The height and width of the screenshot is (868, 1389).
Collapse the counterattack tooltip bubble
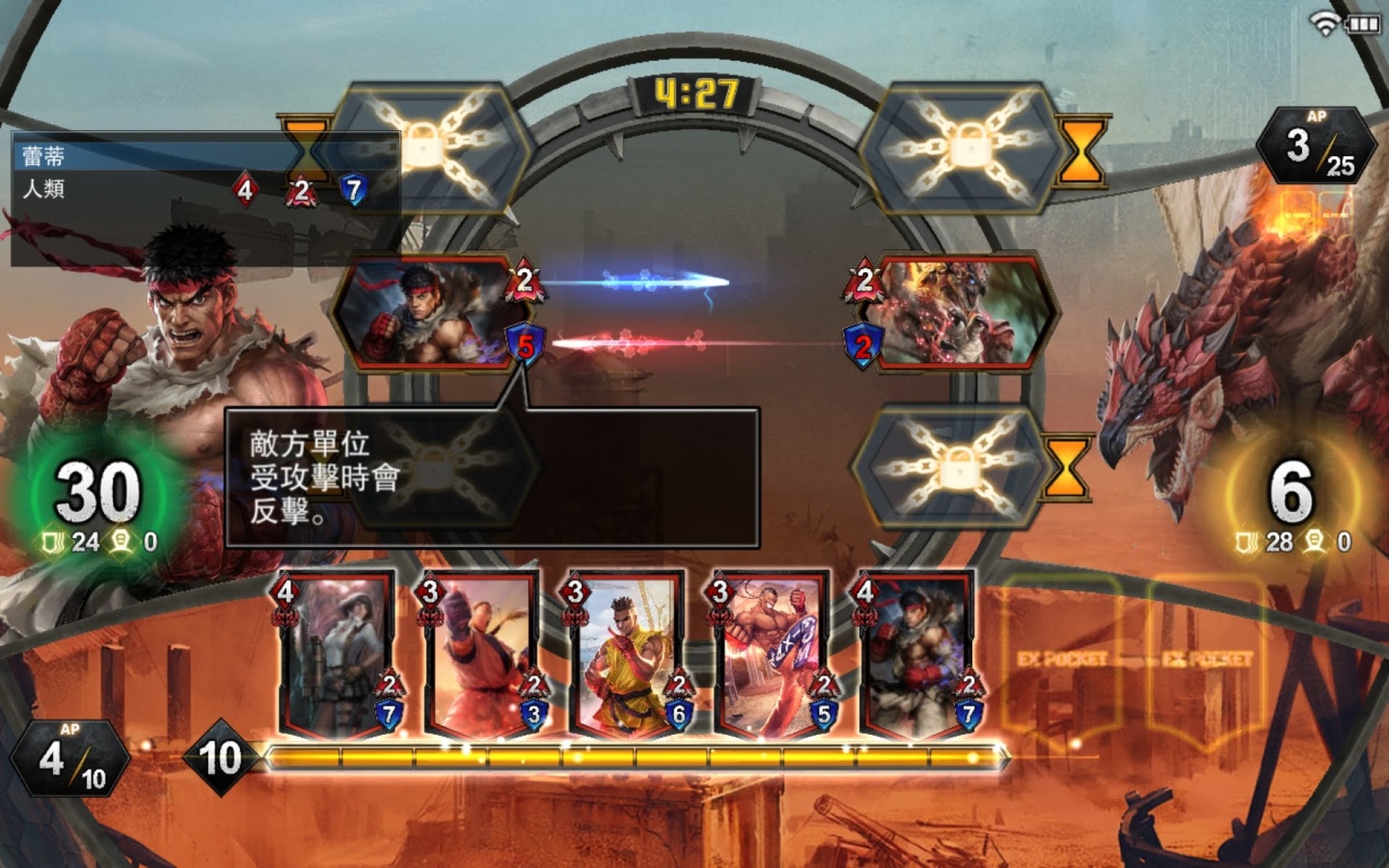490,475
